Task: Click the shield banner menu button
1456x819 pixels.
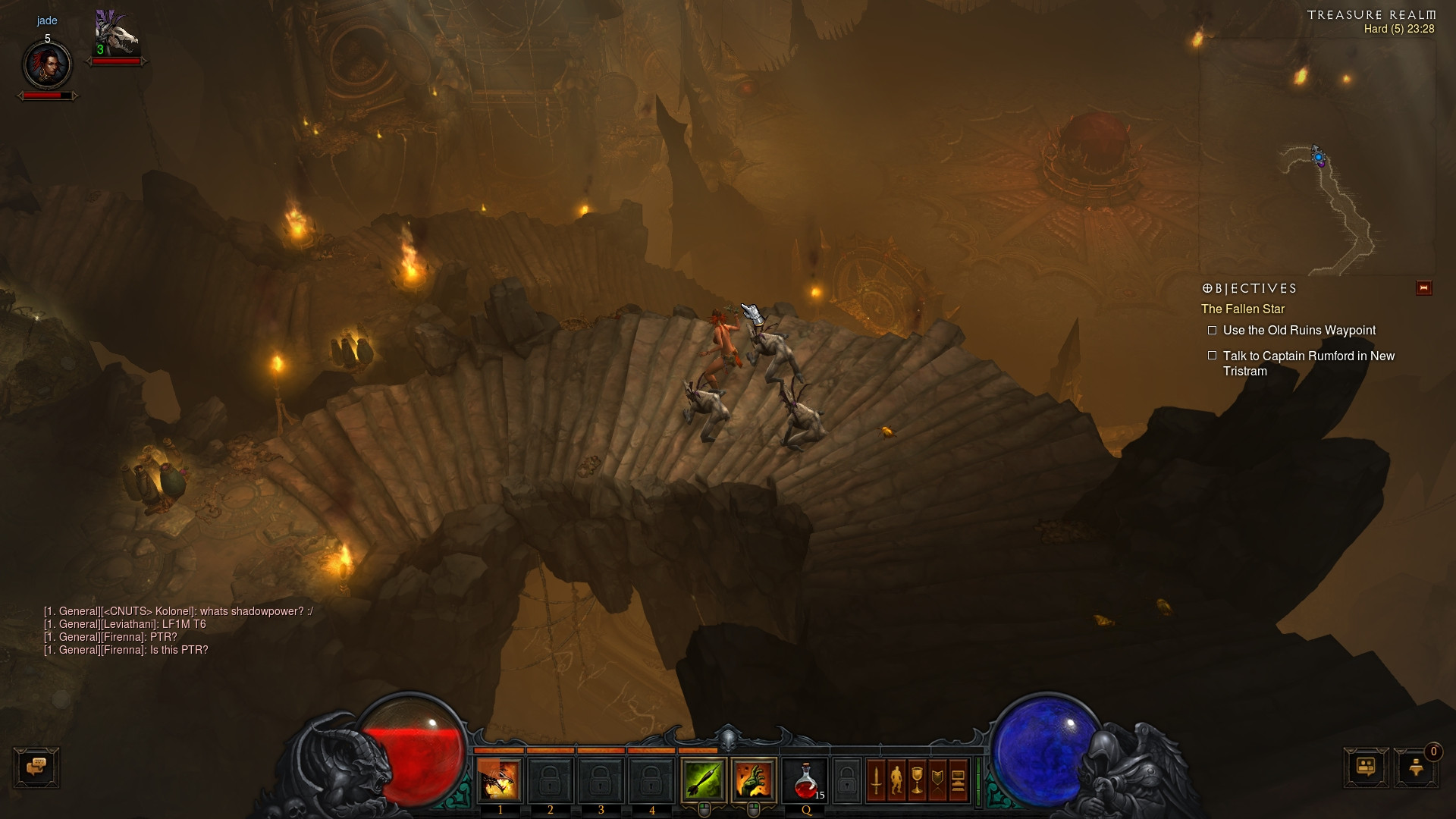Action: point(937,780)
